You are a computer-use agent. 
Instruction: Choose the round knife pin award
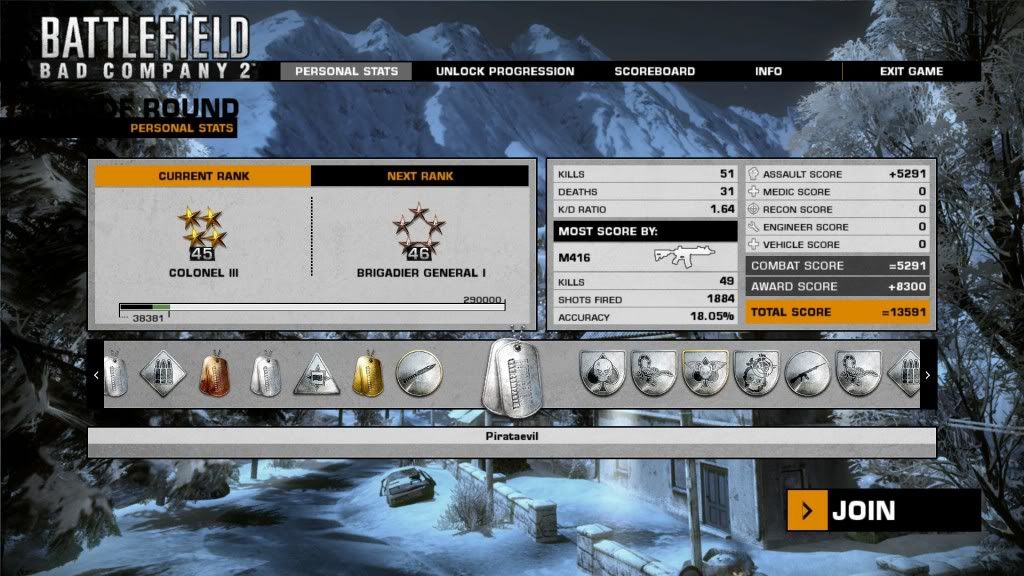[417, 373]
